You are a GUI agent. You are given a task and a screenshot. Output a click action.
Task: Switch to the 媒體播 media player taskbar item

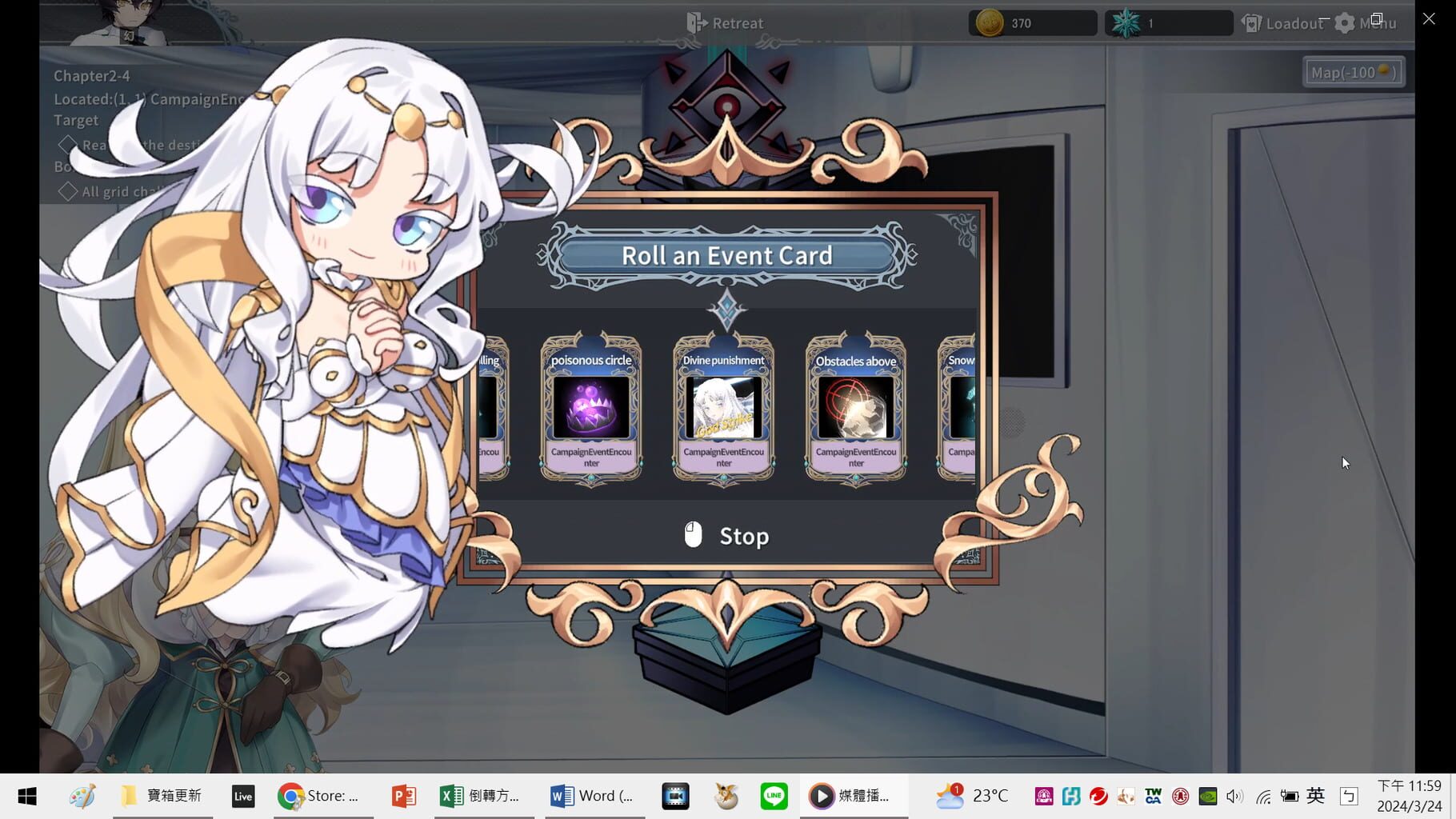[854, 795]
